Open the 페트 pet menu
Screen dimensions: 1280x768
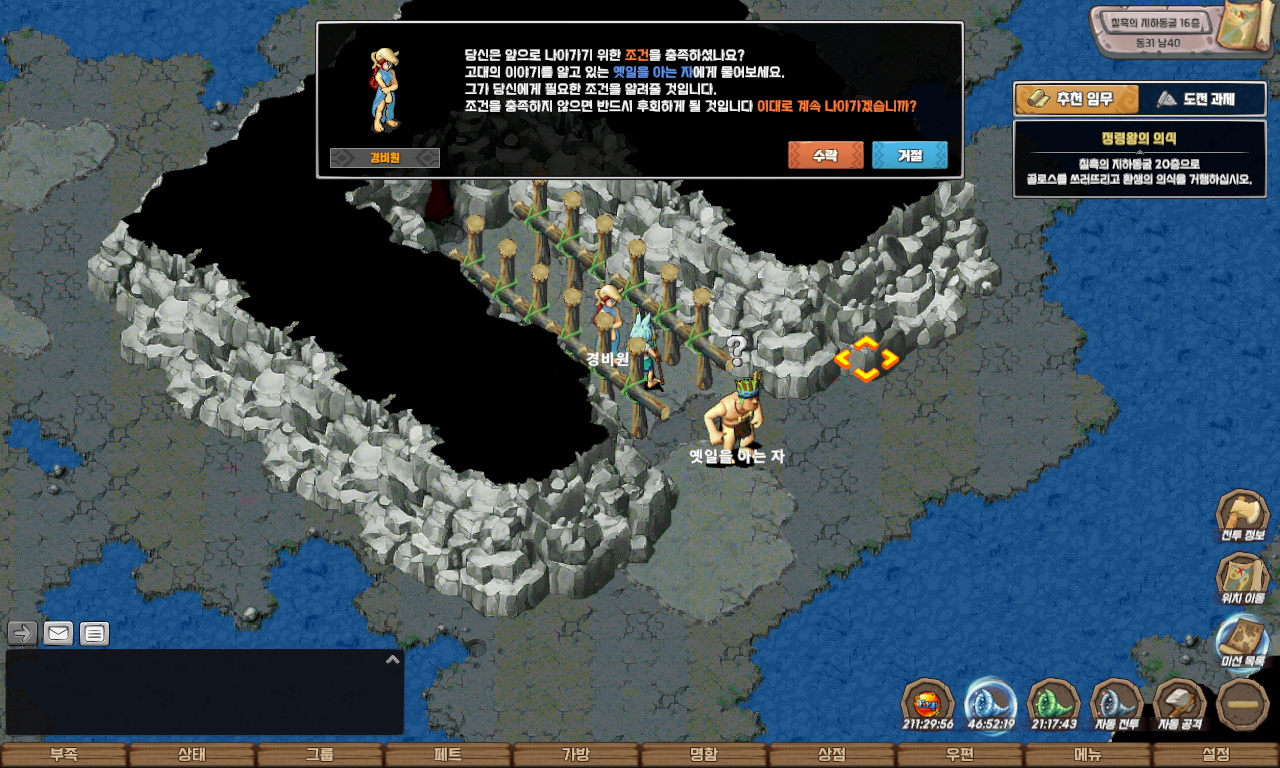coord(448,755)
